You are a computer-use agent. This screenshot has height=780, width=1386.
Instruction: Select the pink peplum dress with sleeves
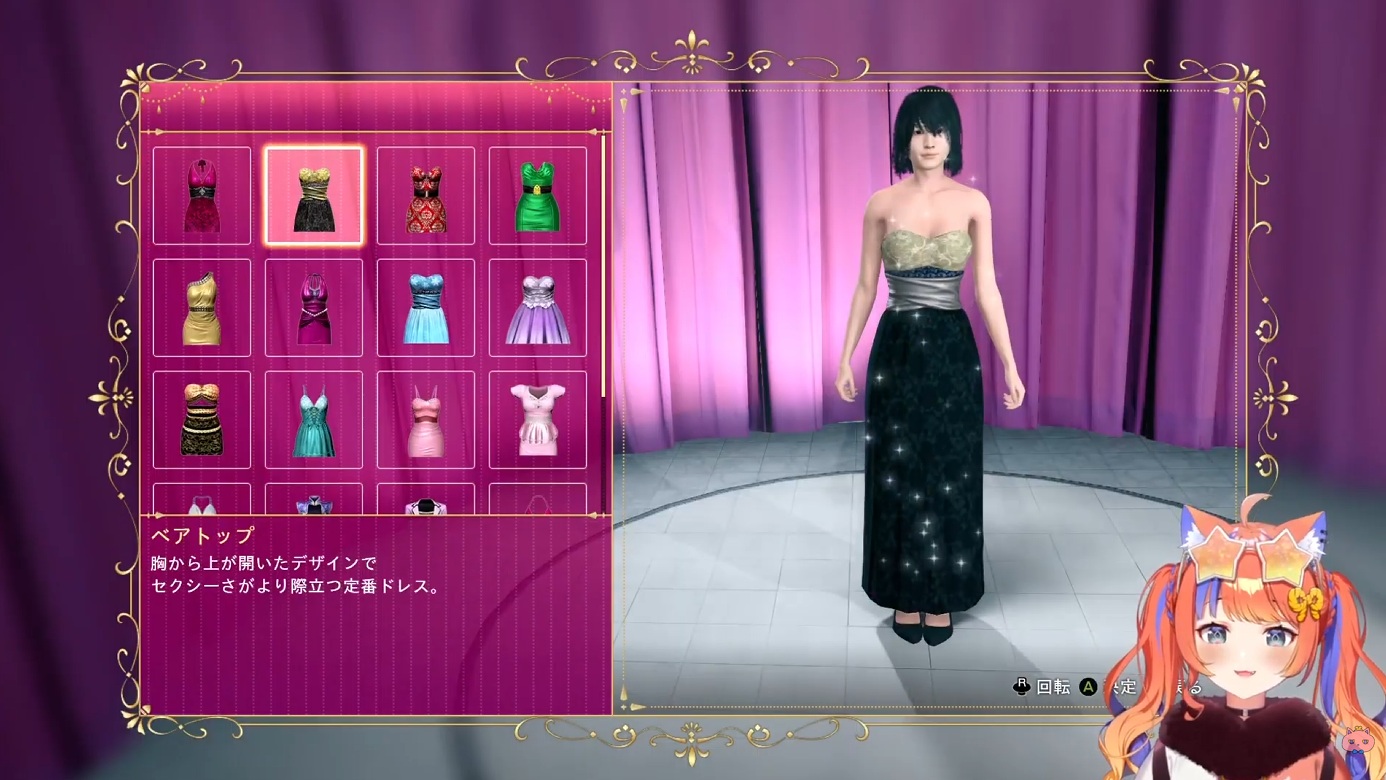point(538,420)
